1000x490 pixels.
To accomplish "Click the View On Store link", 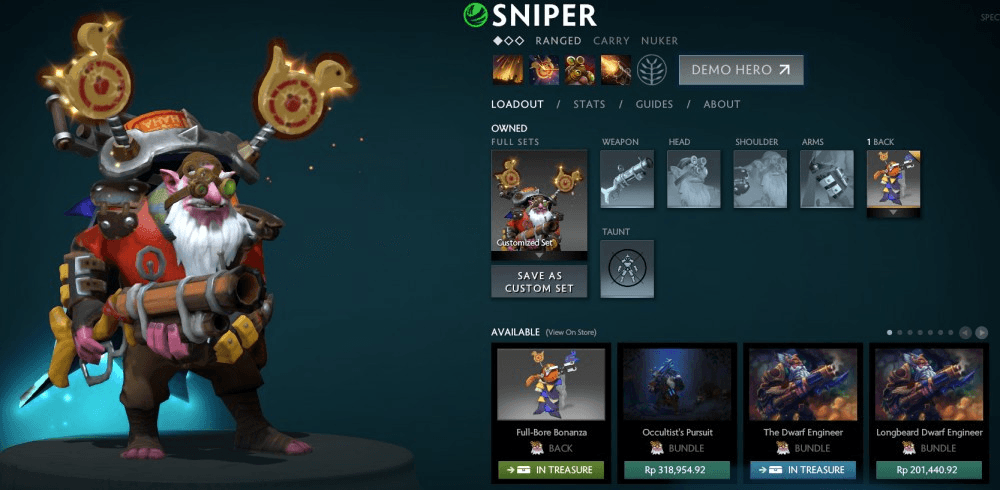I will pyautogui.click(x=571, y=332).
